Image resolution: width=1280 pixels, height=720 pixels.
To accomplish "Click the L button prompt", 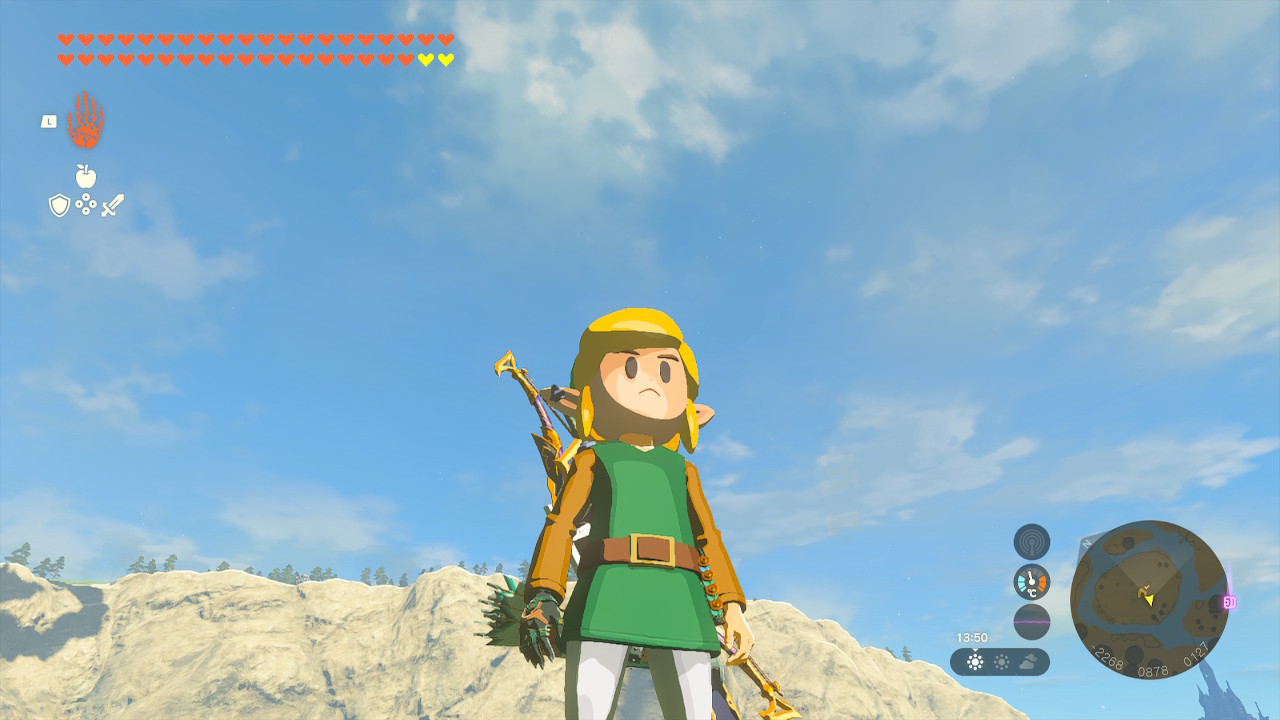I will point(49,122).
